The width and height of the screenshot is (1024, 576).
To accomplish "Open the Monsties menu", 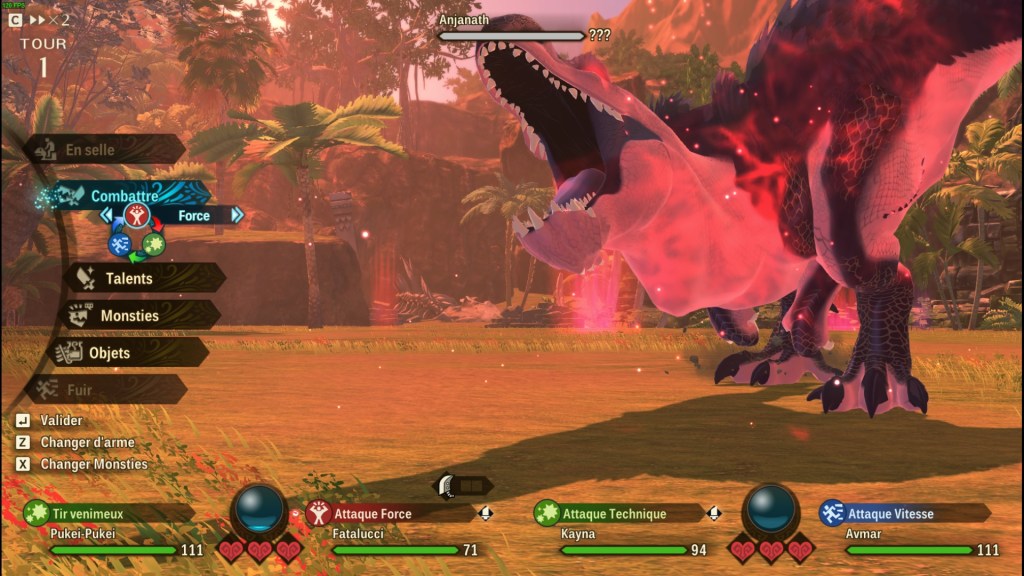I will tap(129, 316).
